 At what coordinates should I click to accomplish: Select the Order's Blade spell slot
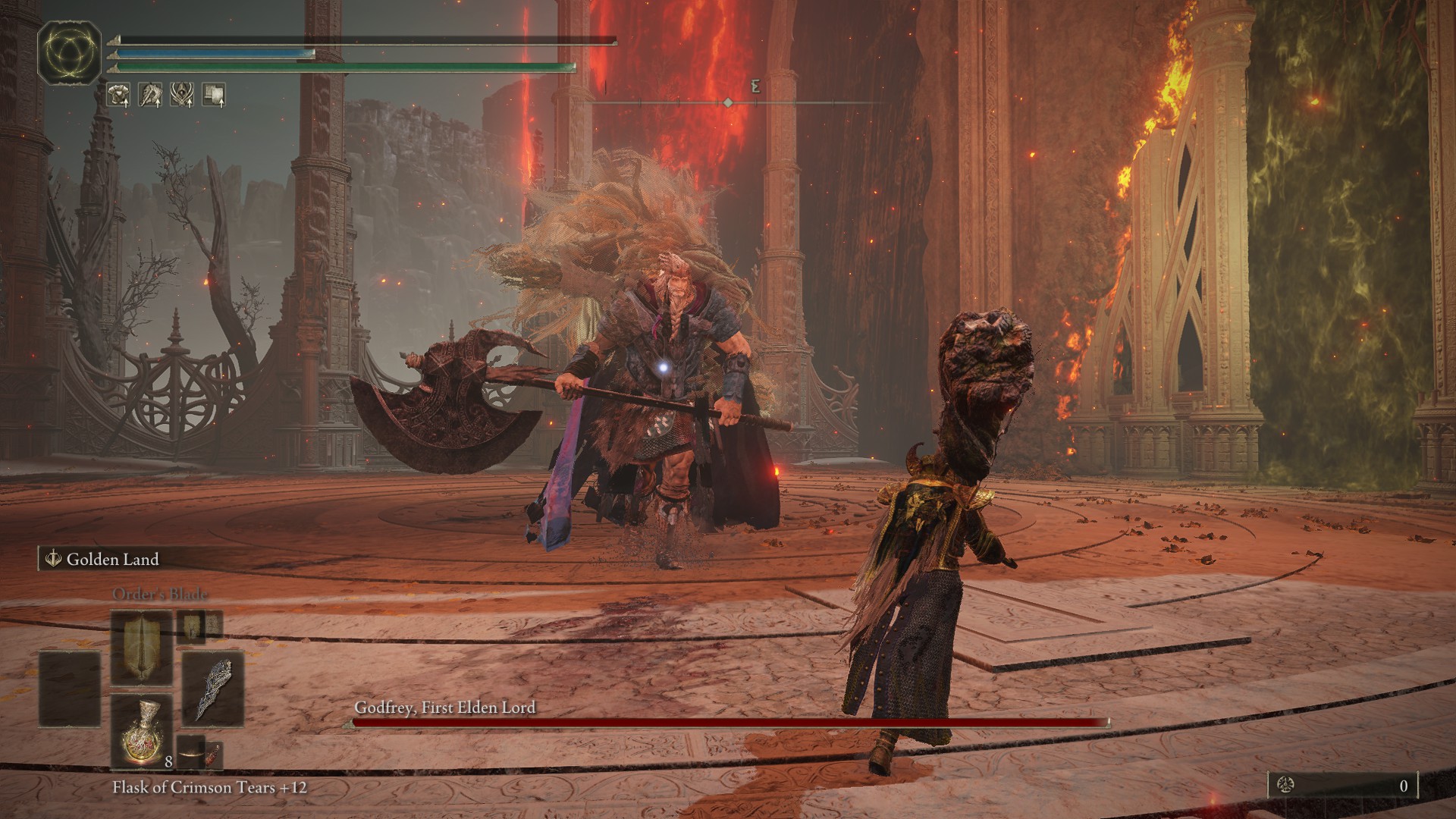(142, 648)
